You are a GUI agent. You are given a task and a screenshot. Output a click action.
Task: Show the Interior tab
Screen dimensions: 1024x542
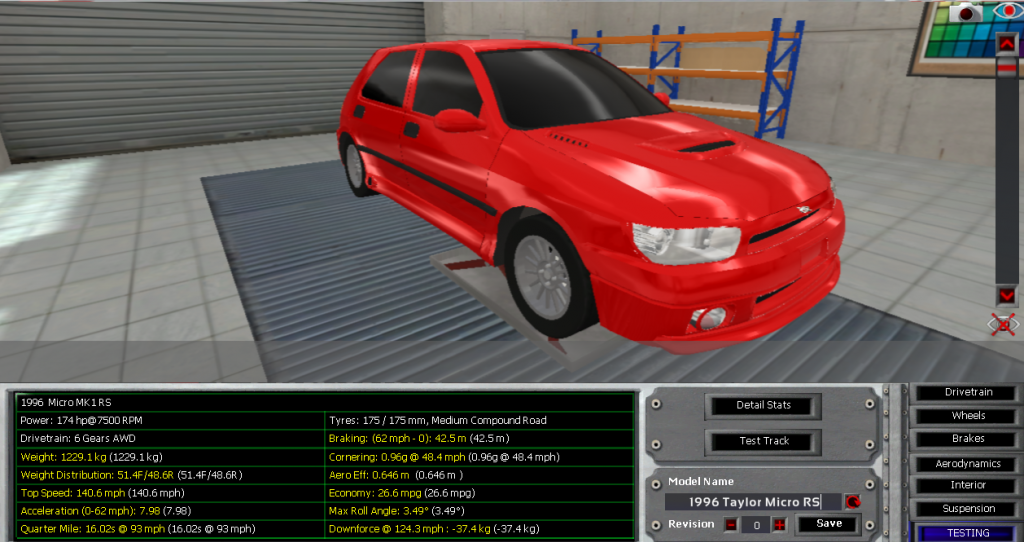(x=968, y=485)
